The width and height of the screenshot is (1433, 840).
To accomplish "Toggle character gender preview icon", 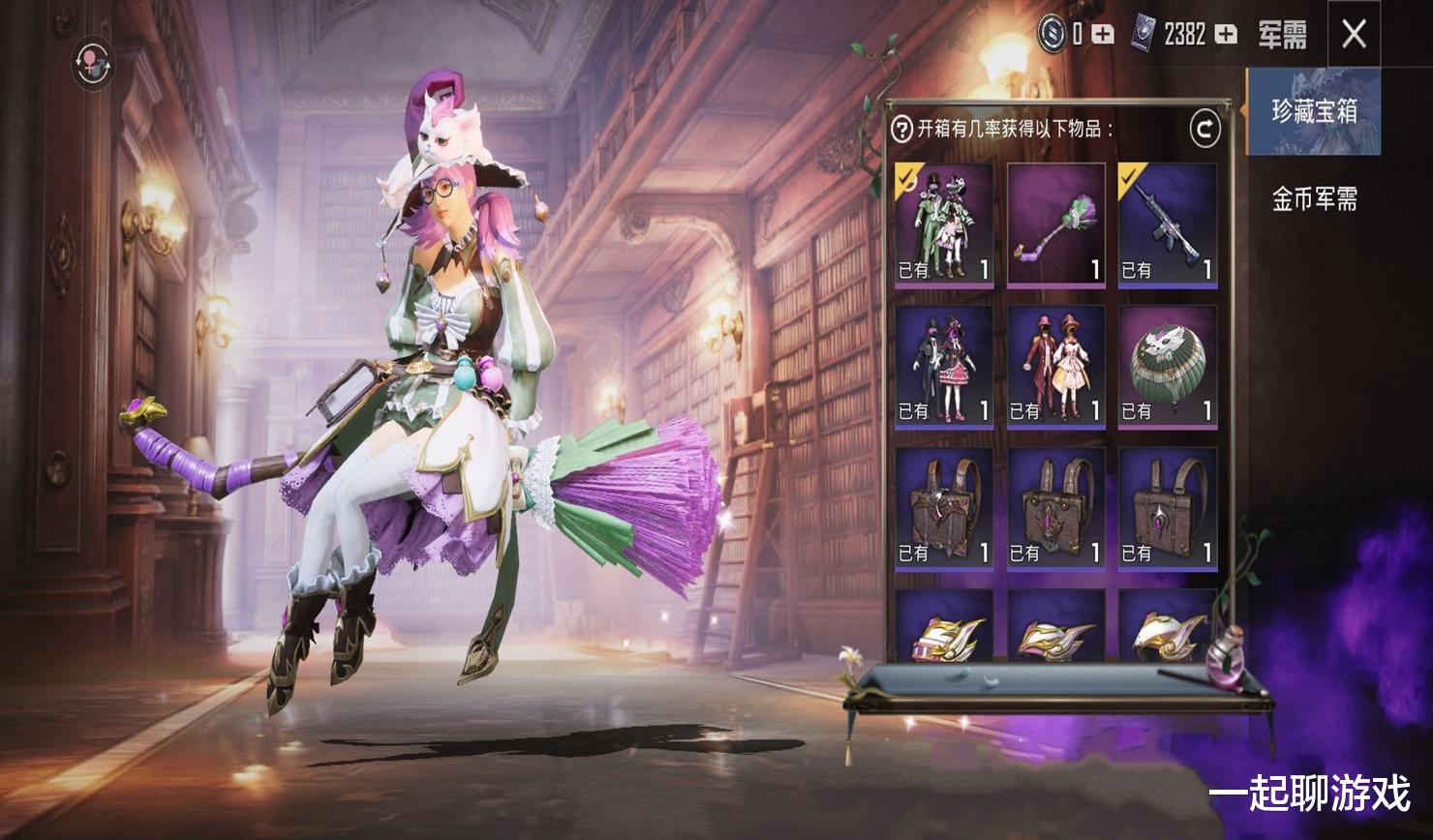I will click(93, 64).
